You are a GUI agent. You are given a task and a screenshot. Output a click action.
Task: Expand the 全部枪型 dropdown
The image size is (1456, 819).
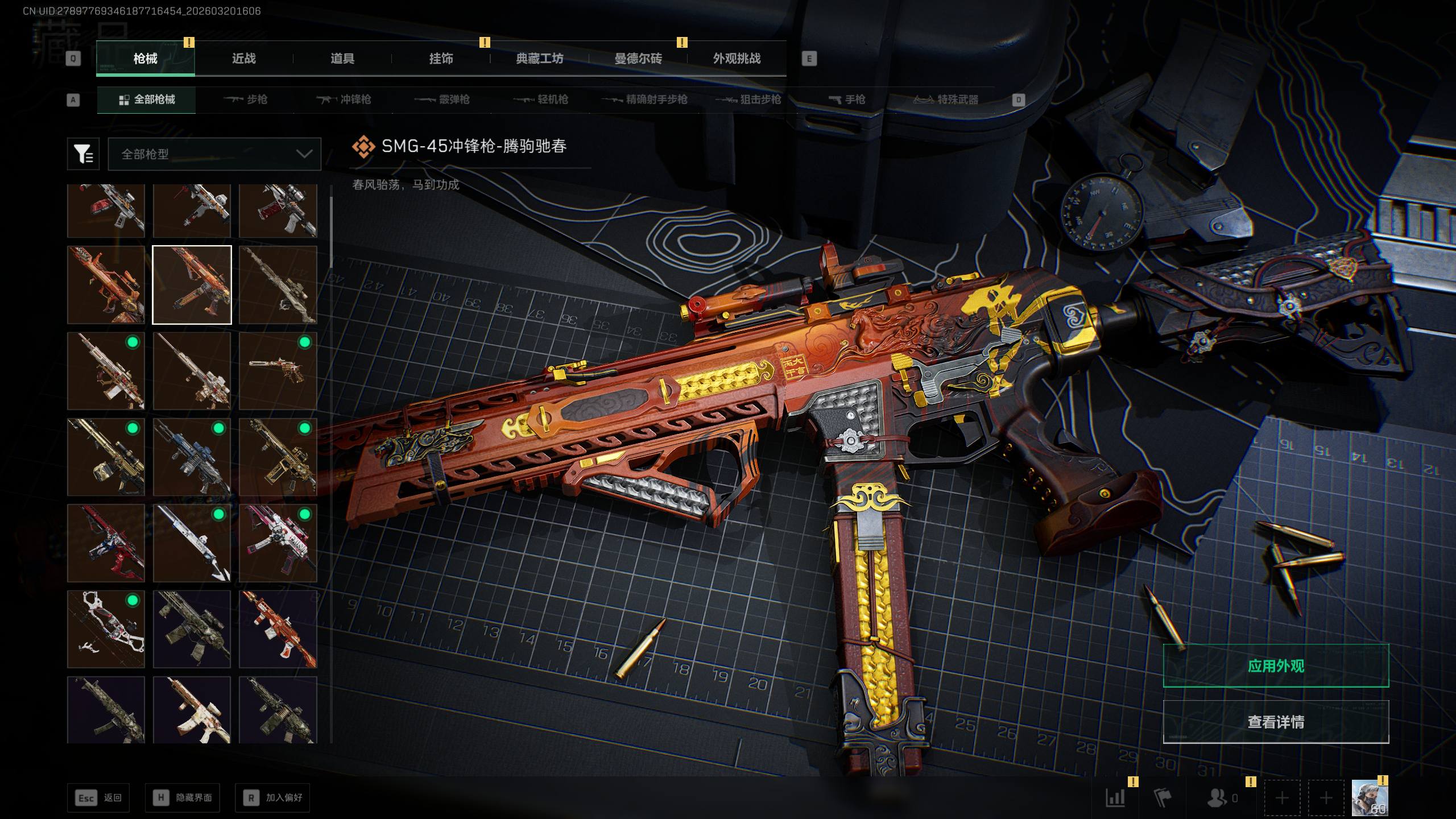(214, 154)
